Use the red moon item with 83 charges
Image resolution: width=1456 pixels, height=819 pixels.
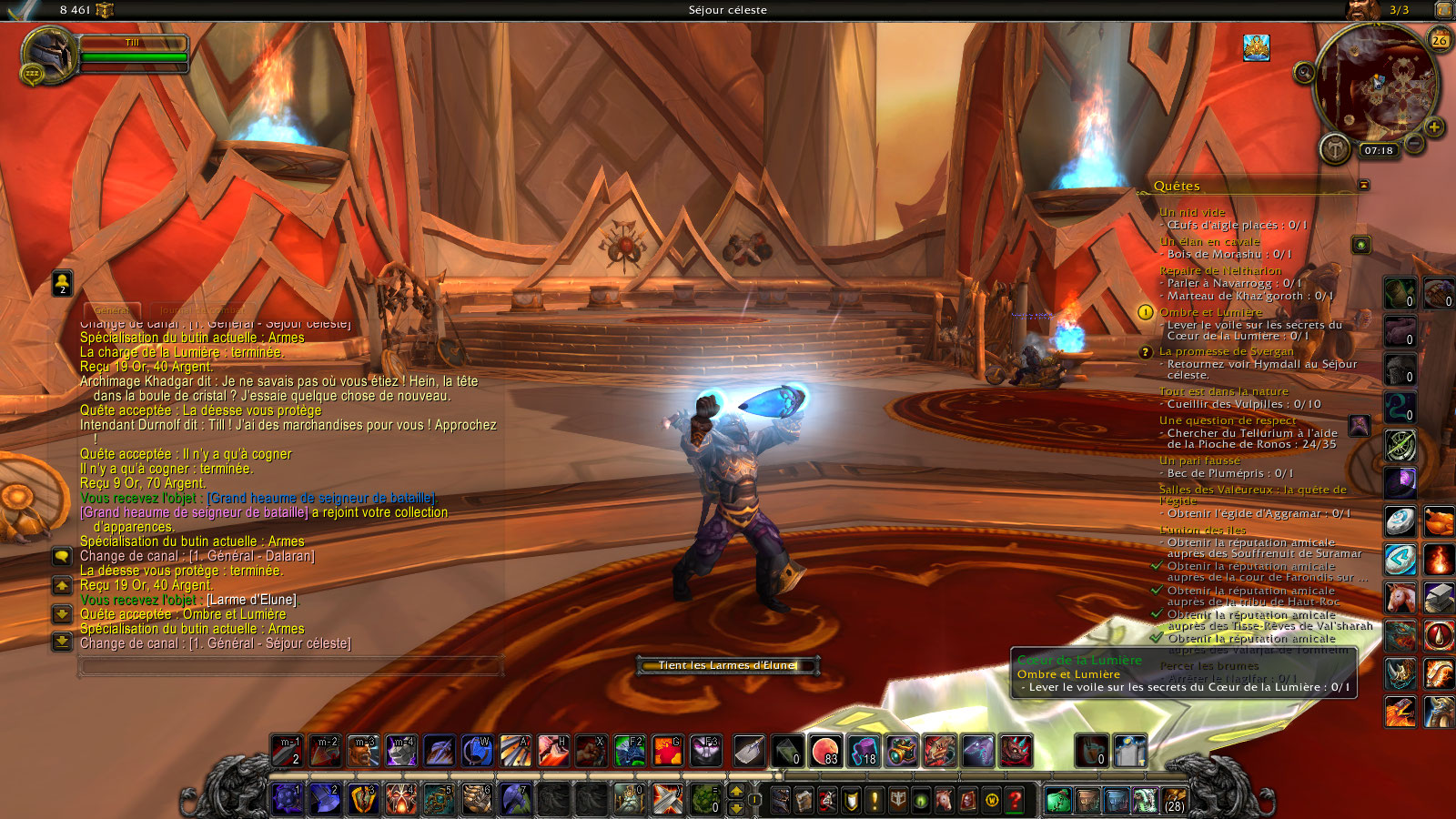[x=825, y=750]
